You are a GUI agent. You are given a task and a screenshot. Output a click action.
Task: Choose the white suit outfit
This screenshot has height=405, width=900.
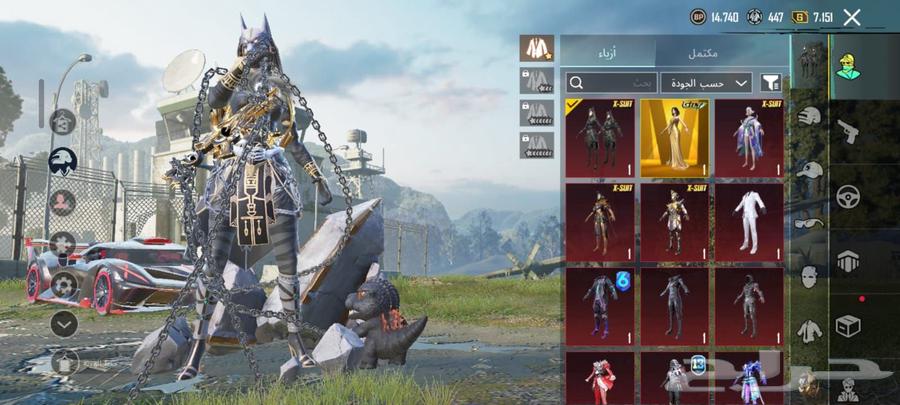(x=749, y=222)
